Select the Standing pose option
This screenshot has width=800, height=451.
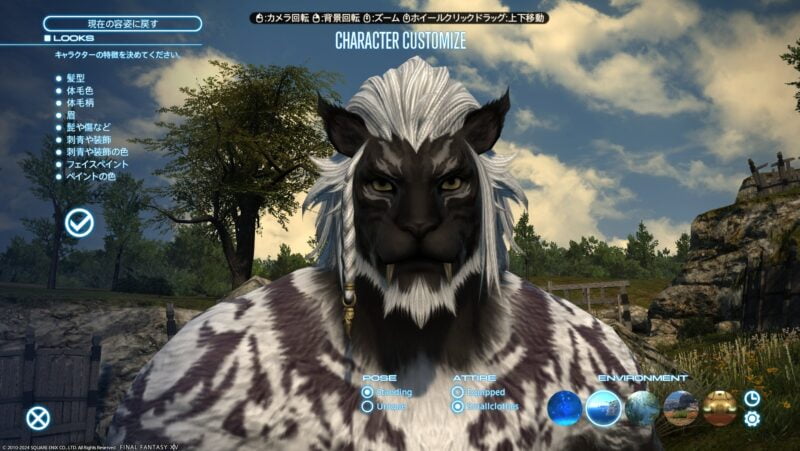click(x=368, y=392)
